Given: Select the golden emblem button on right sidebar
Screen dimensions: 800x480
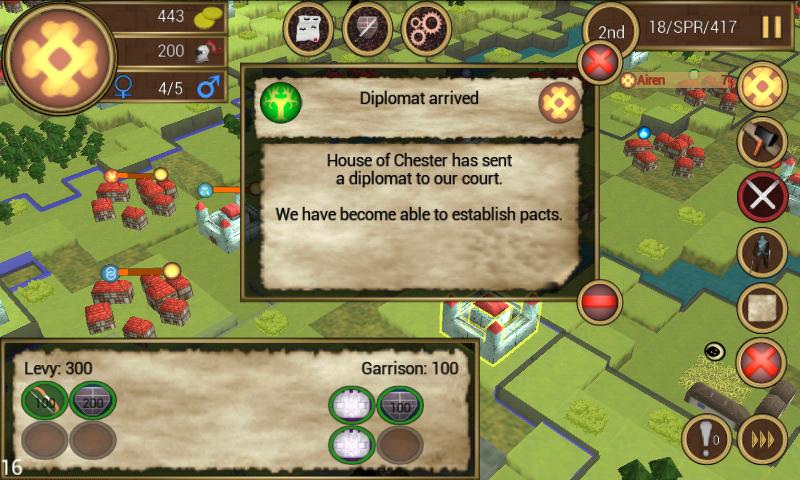Looking at the screenshot, I should coord(763,87).
